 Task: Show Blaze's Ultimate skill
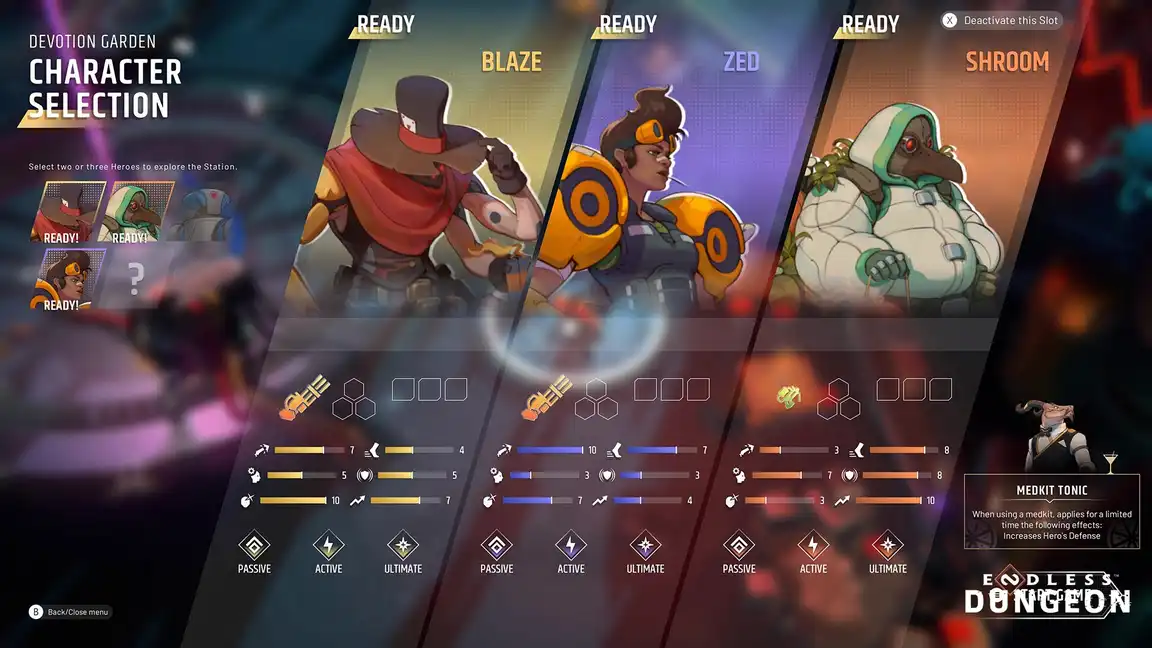[403, 546]
